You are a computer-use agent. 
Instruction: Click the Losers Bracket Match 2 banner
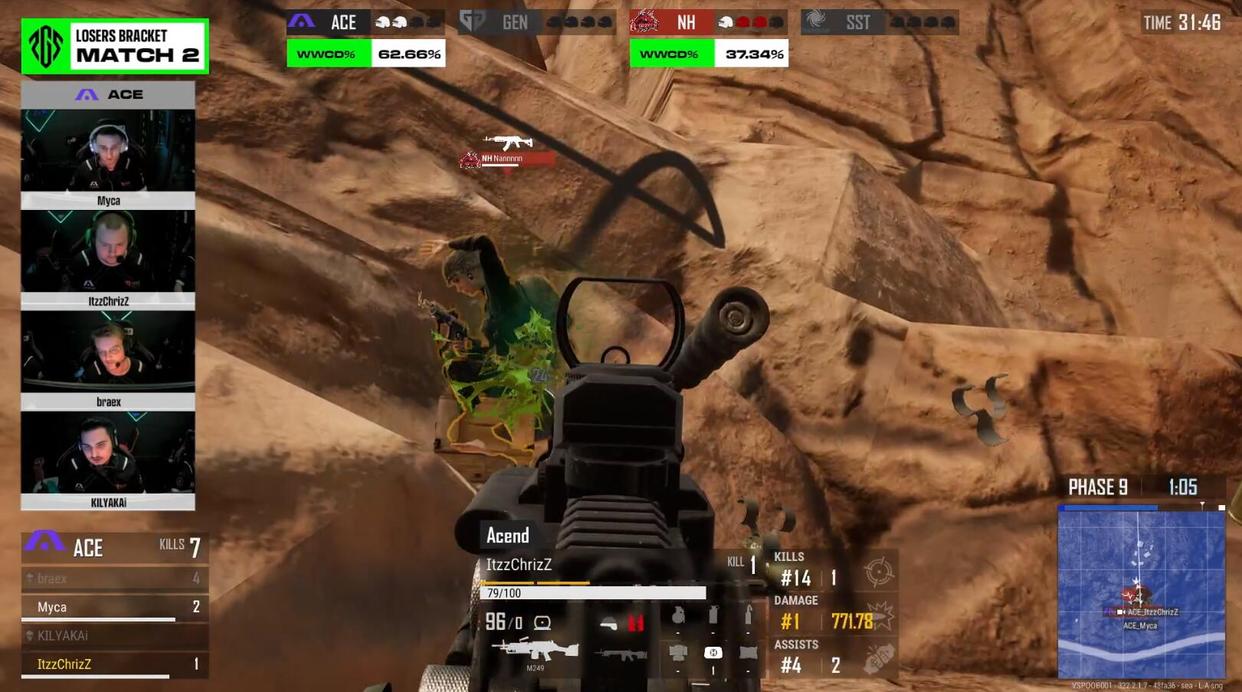[x=115, y=46]
